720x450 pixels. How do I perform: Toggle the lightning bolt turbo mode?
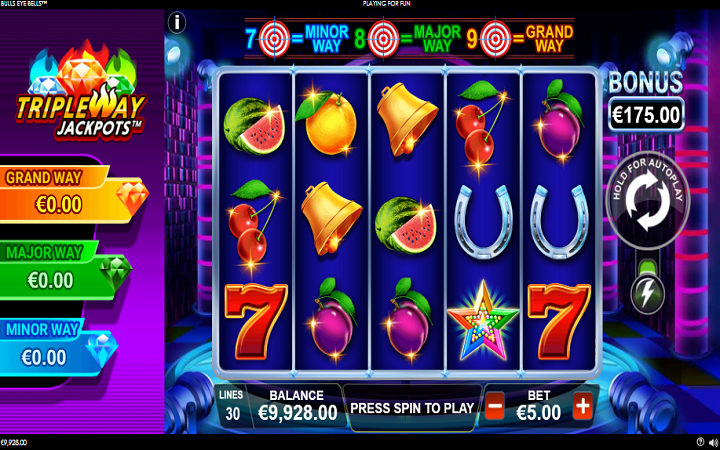[647, 292]
